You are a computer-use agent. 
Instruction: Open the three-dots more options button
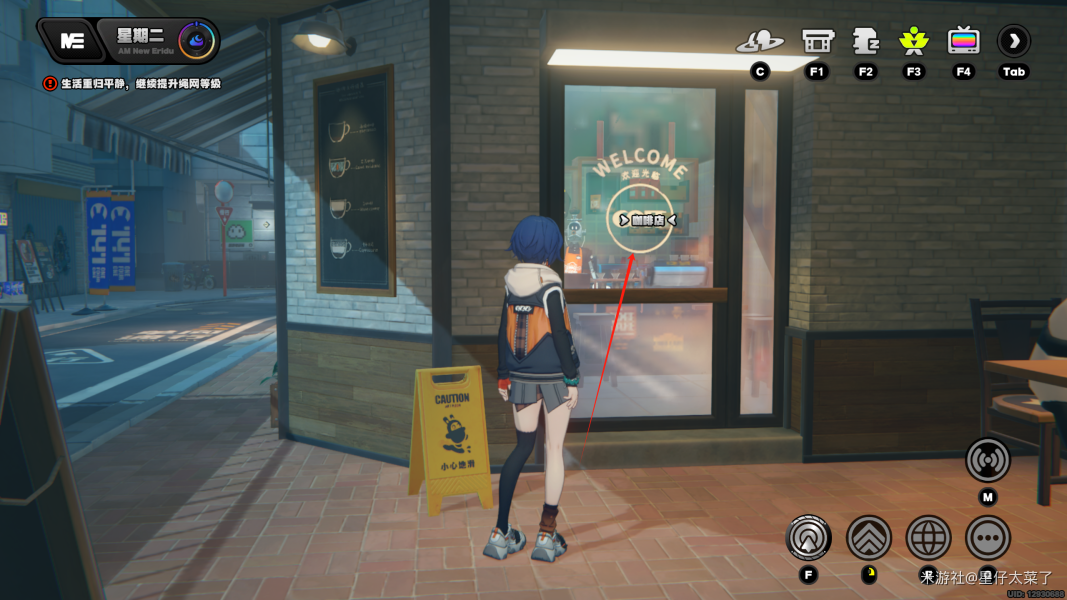tap(988, 538)
